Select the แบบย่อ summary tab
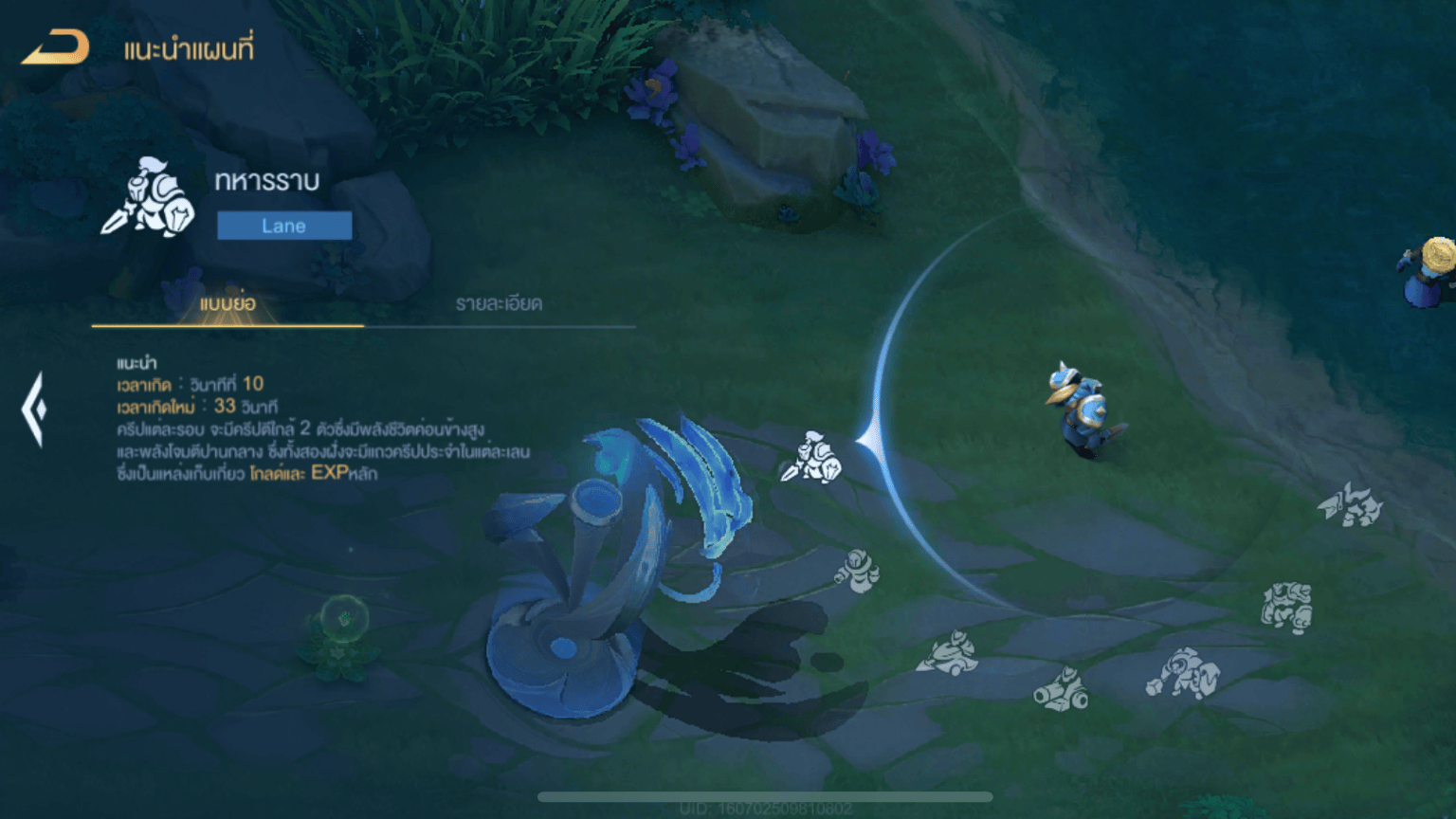Viewport: 1456px width, 819px height. (227, 304)
